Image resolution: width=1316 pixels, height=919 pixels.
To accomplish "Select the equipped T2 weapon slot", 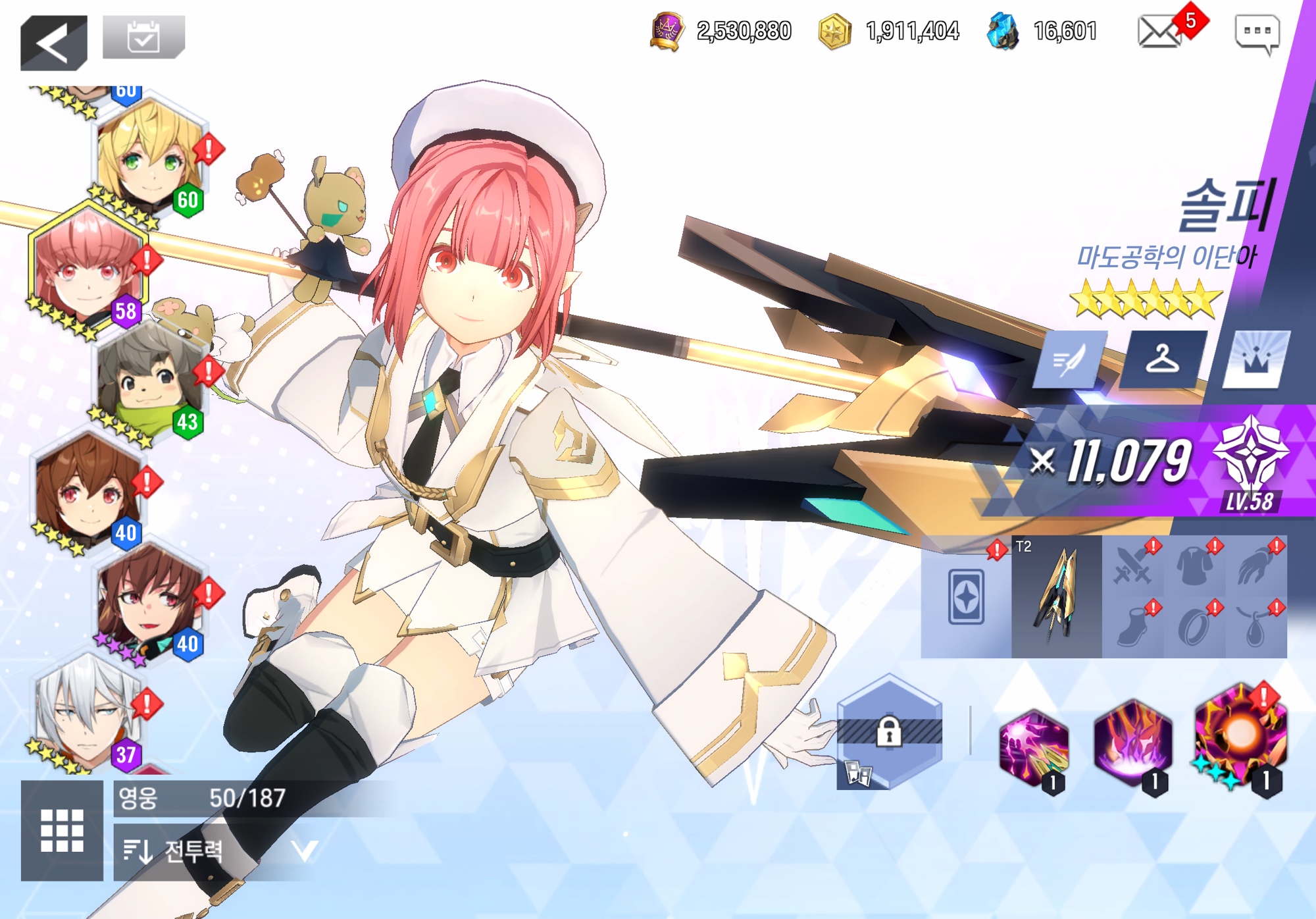I will (1056, 596).
